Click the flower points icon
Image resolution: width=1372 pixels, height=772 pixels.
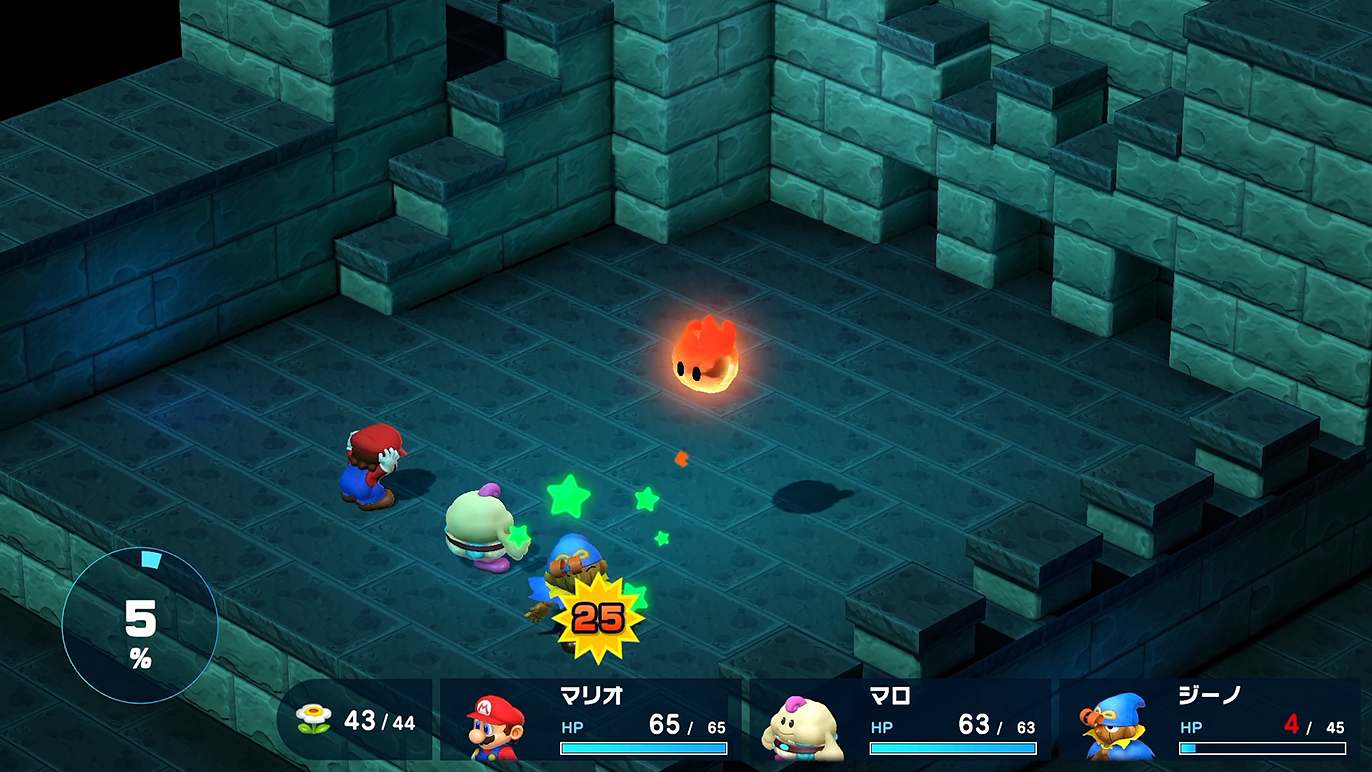point(313,719)
